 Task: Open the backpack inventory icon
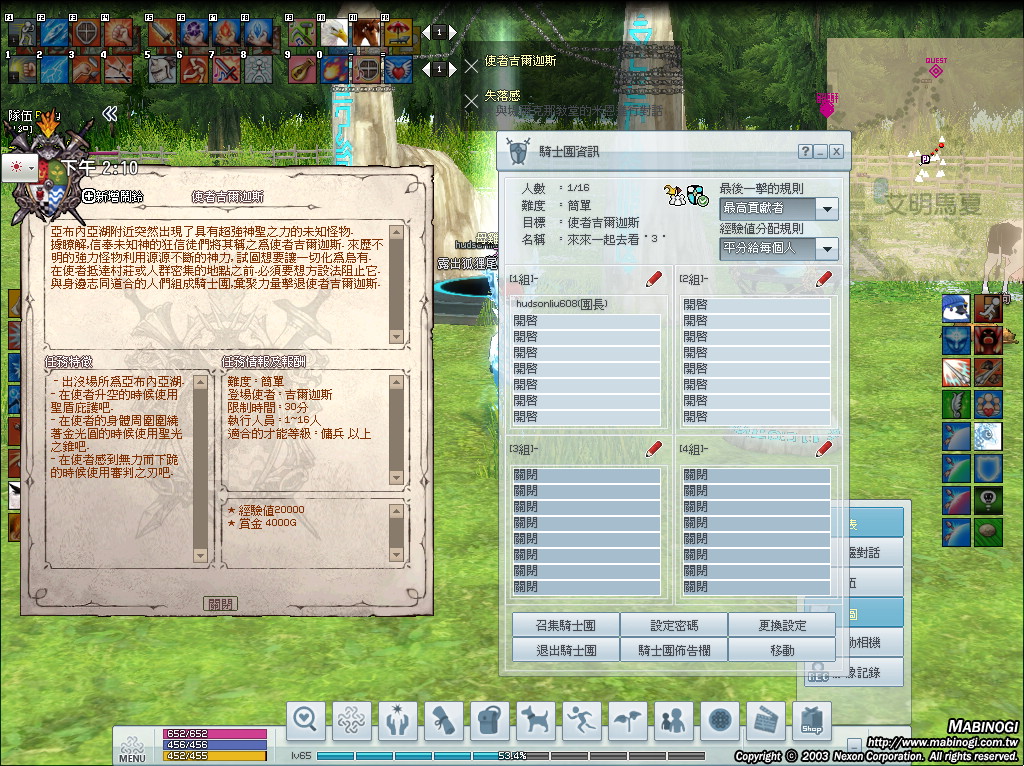[x=489, y=718]
